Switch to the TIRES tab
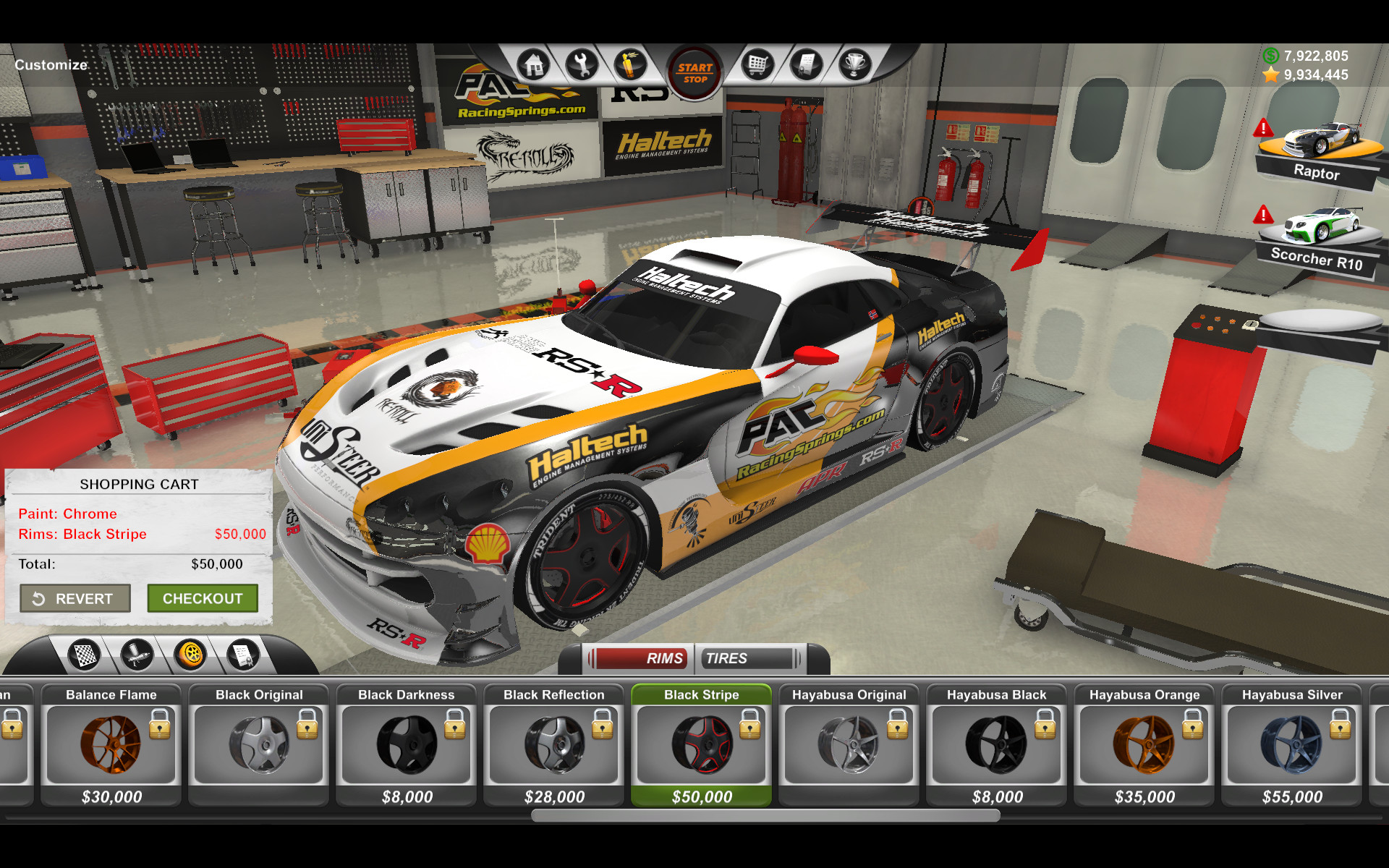 coord(727,658)
